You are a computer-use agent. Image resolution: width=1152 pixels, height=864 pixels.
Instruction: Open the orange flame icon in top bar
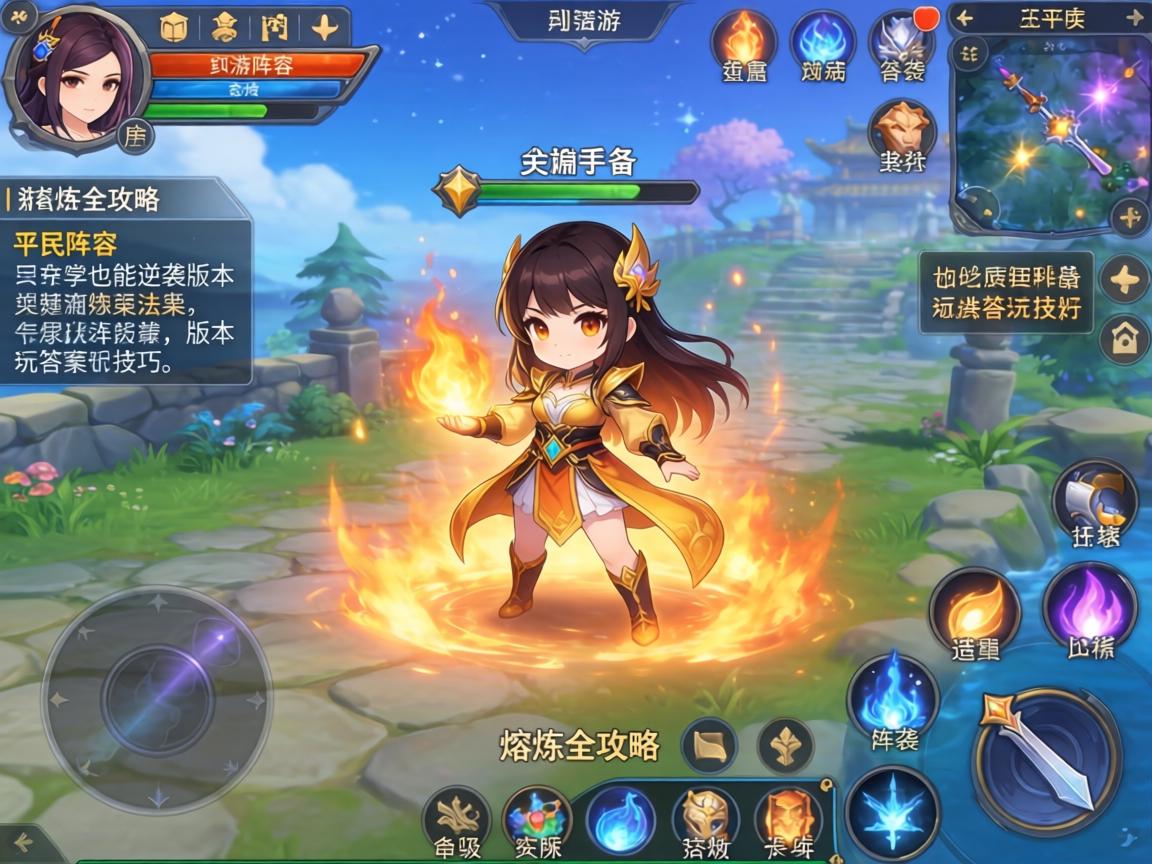tap(743, 42)
